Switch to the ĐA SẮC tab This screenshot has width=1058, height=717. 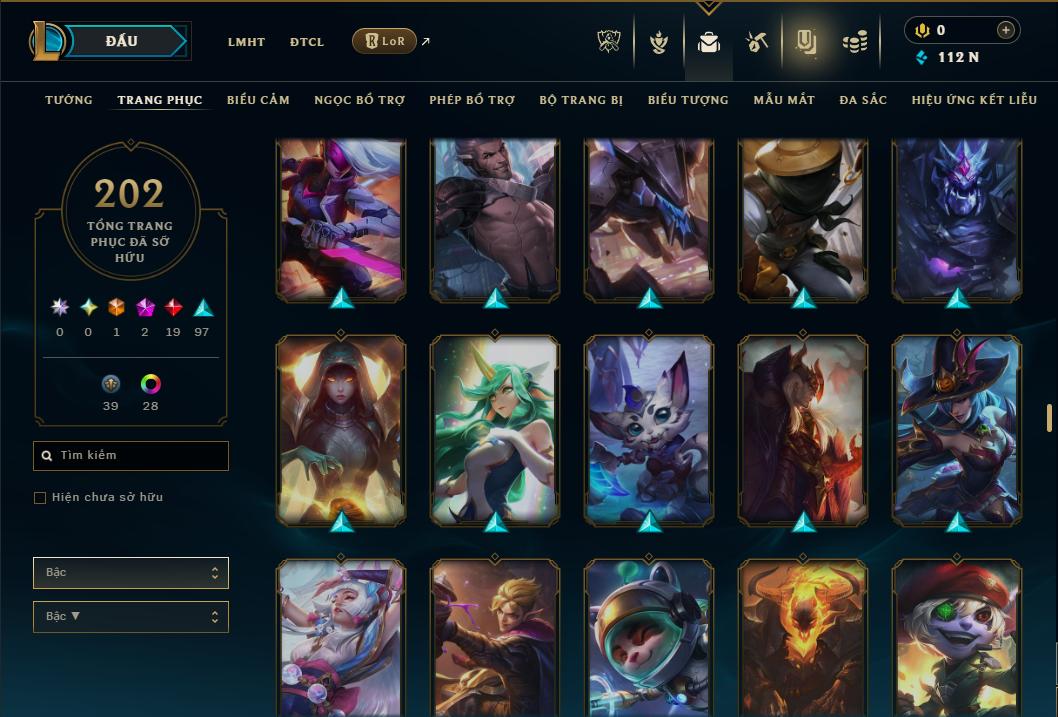(x=863, y=100)
